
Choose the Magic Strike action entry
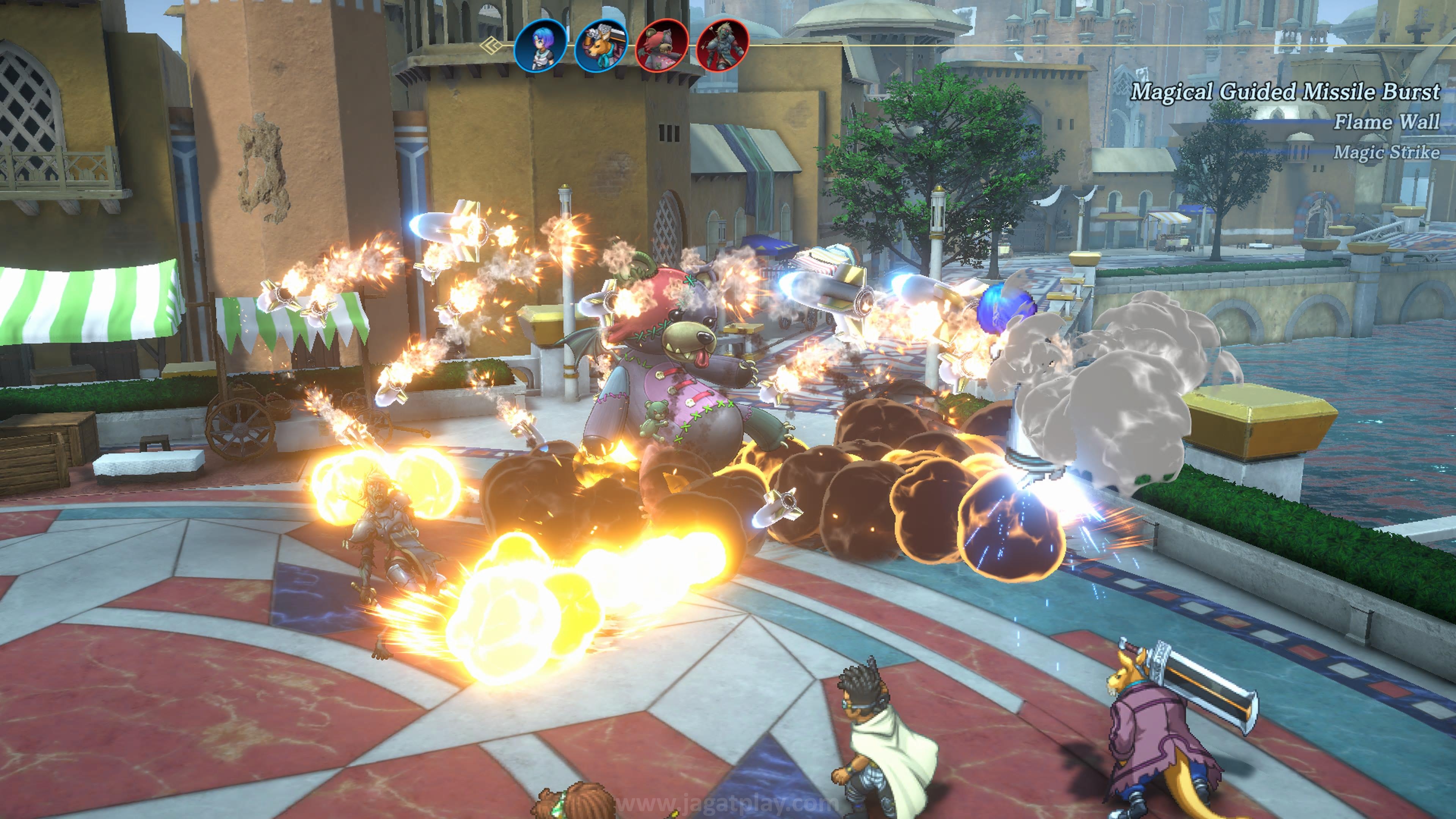(1387, 152)
